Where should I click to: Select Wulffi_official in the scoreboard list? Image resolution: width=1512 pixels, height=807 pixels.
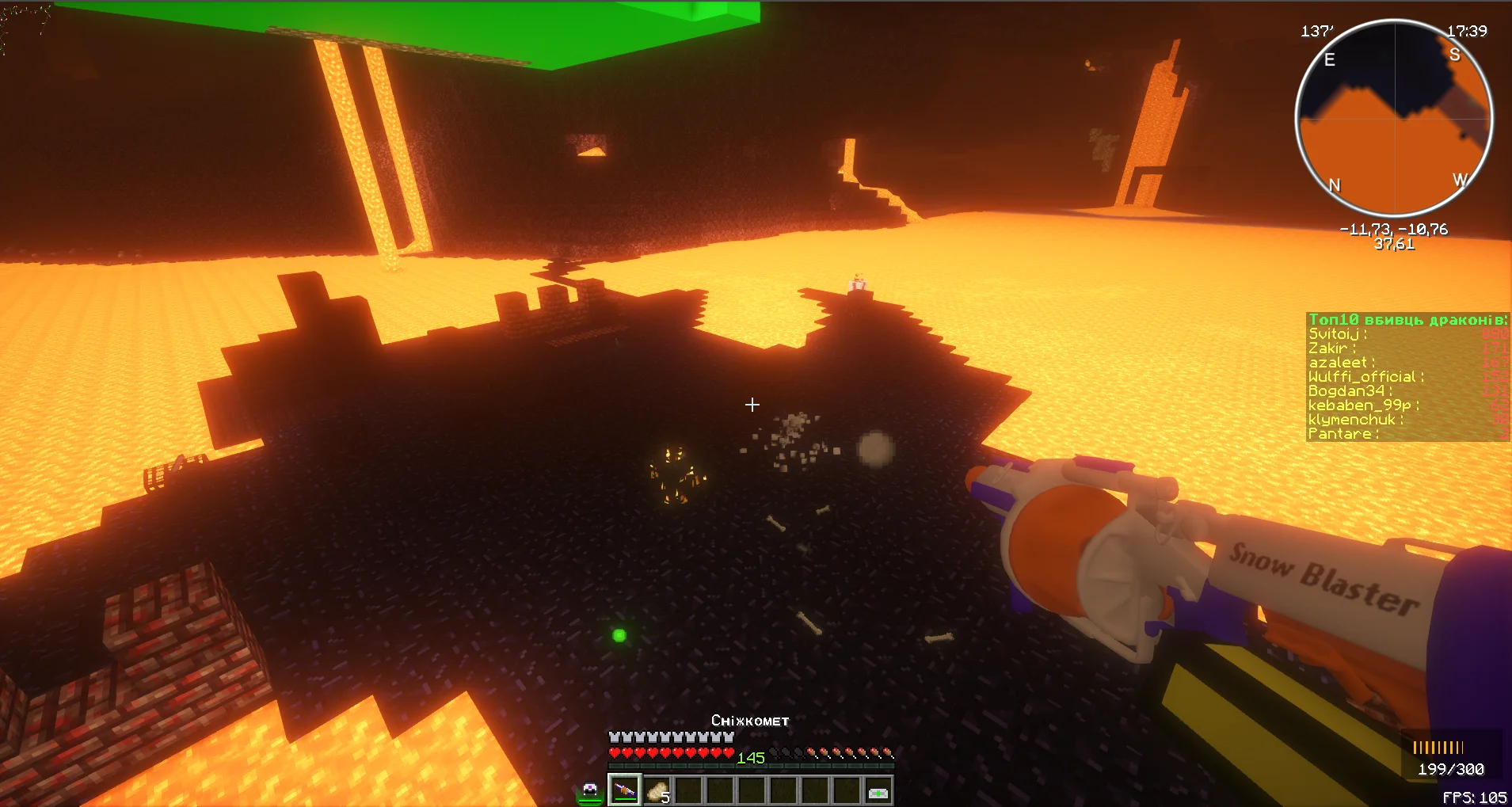[x=1365, y=377]
